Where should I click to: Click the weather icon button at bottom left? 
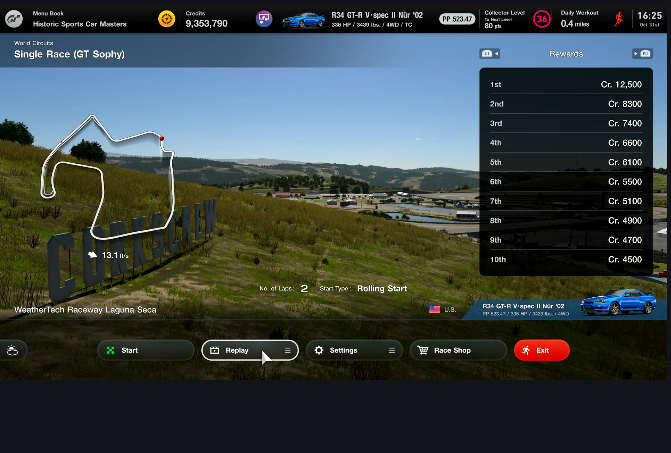13,350
